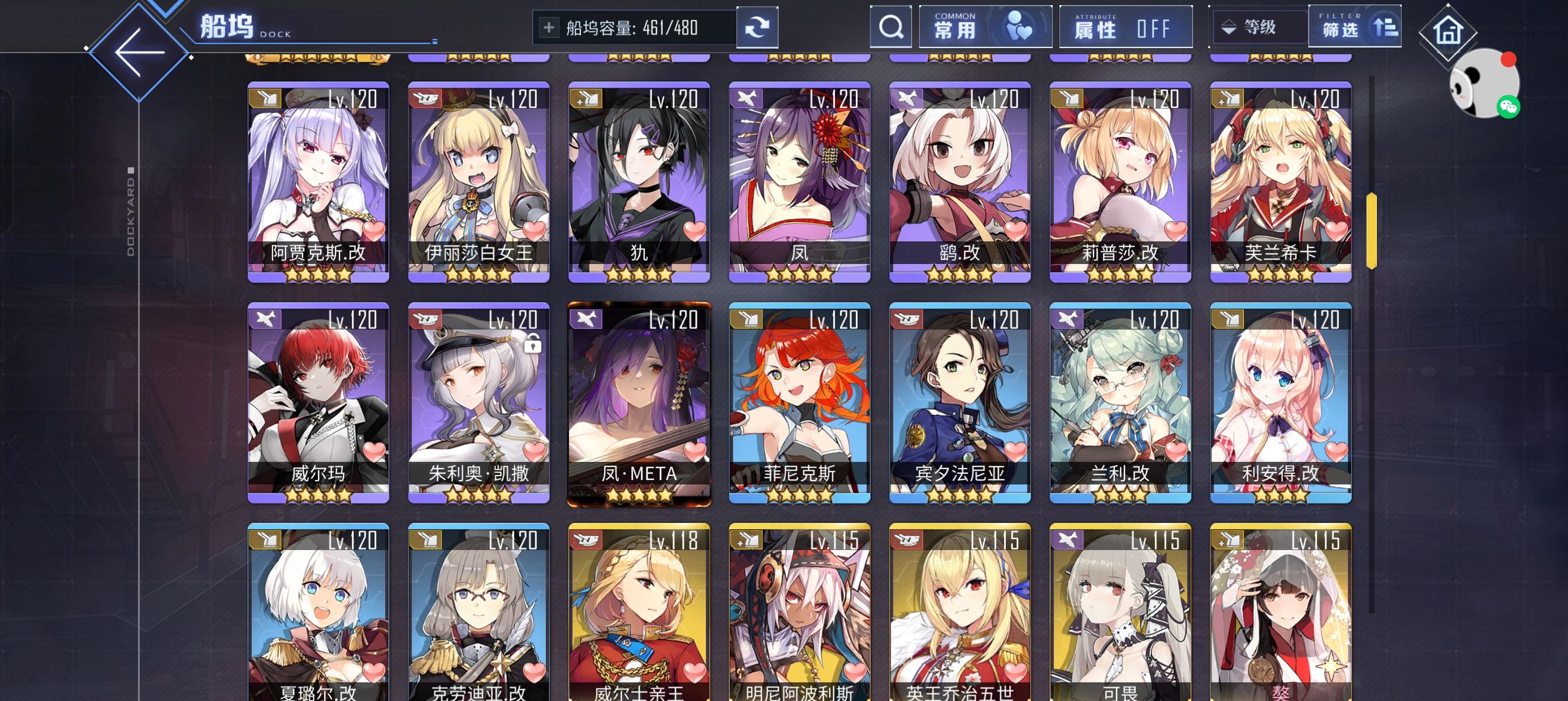This screenshot has height=701, width=1568.
Task: Toggle the 常用 common favorites filter
Action: point(985,27)
